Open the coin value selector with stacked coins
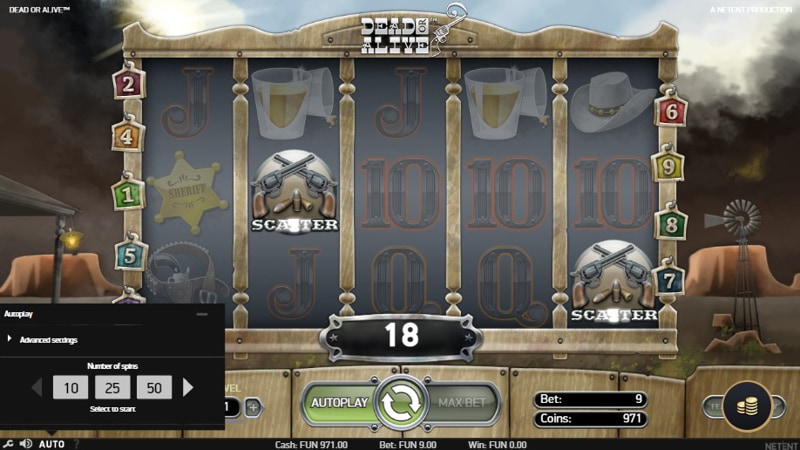Viewport: 800px width, 450px height. 747,406
